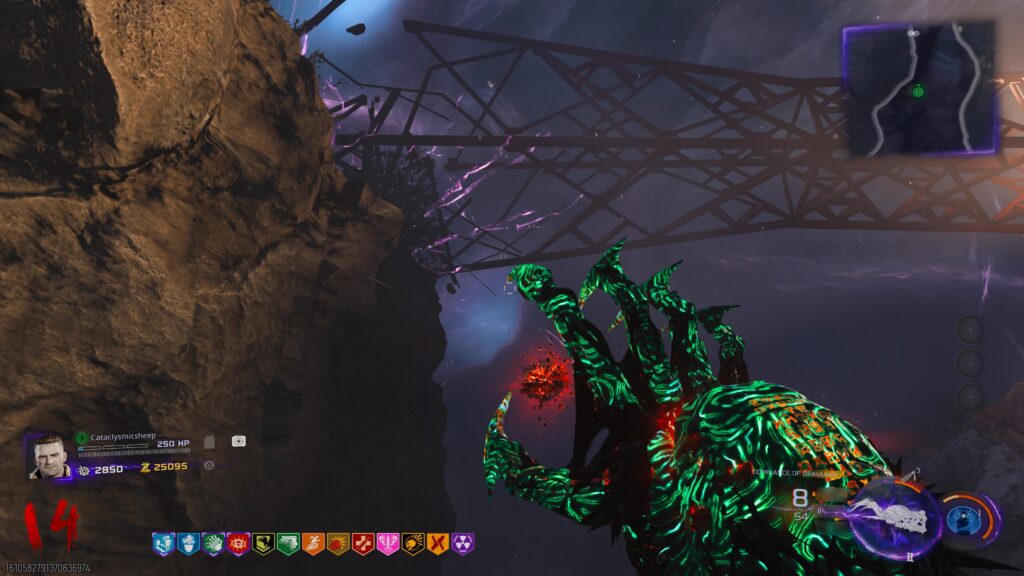Click the orange runner perk icon
Viewport: 1024px width, 576px height.
coord(313,543)
